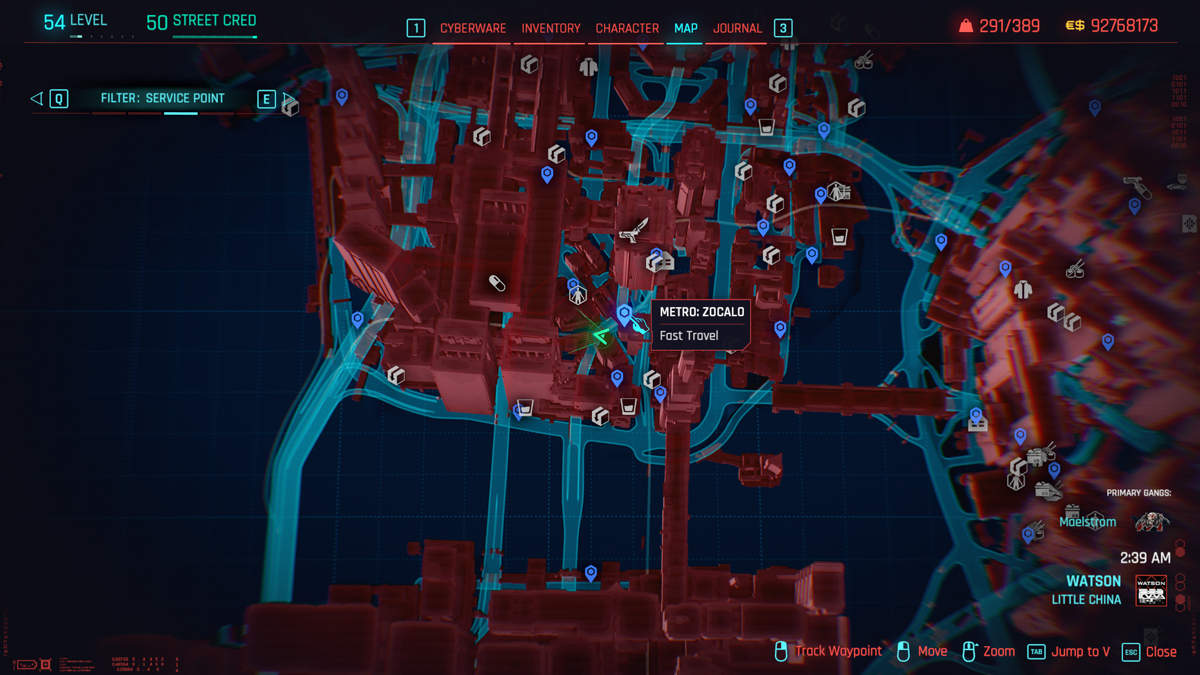Select the Metro: Zocalo fast travel marker
Image resolution: width=1200 pixels, height=675 pixels.
coord(625,315)
